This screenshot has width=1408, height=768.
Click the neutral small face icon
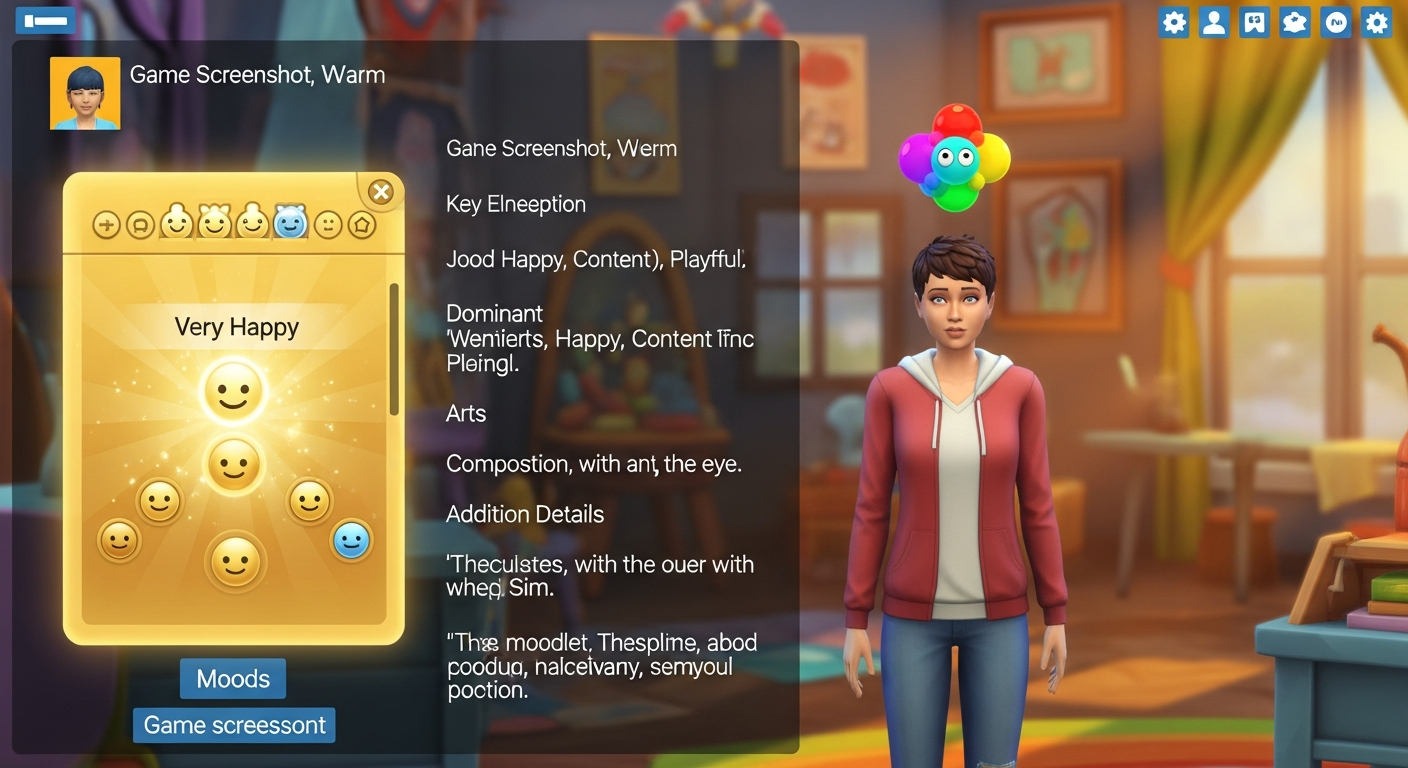(x=327, y=224)
